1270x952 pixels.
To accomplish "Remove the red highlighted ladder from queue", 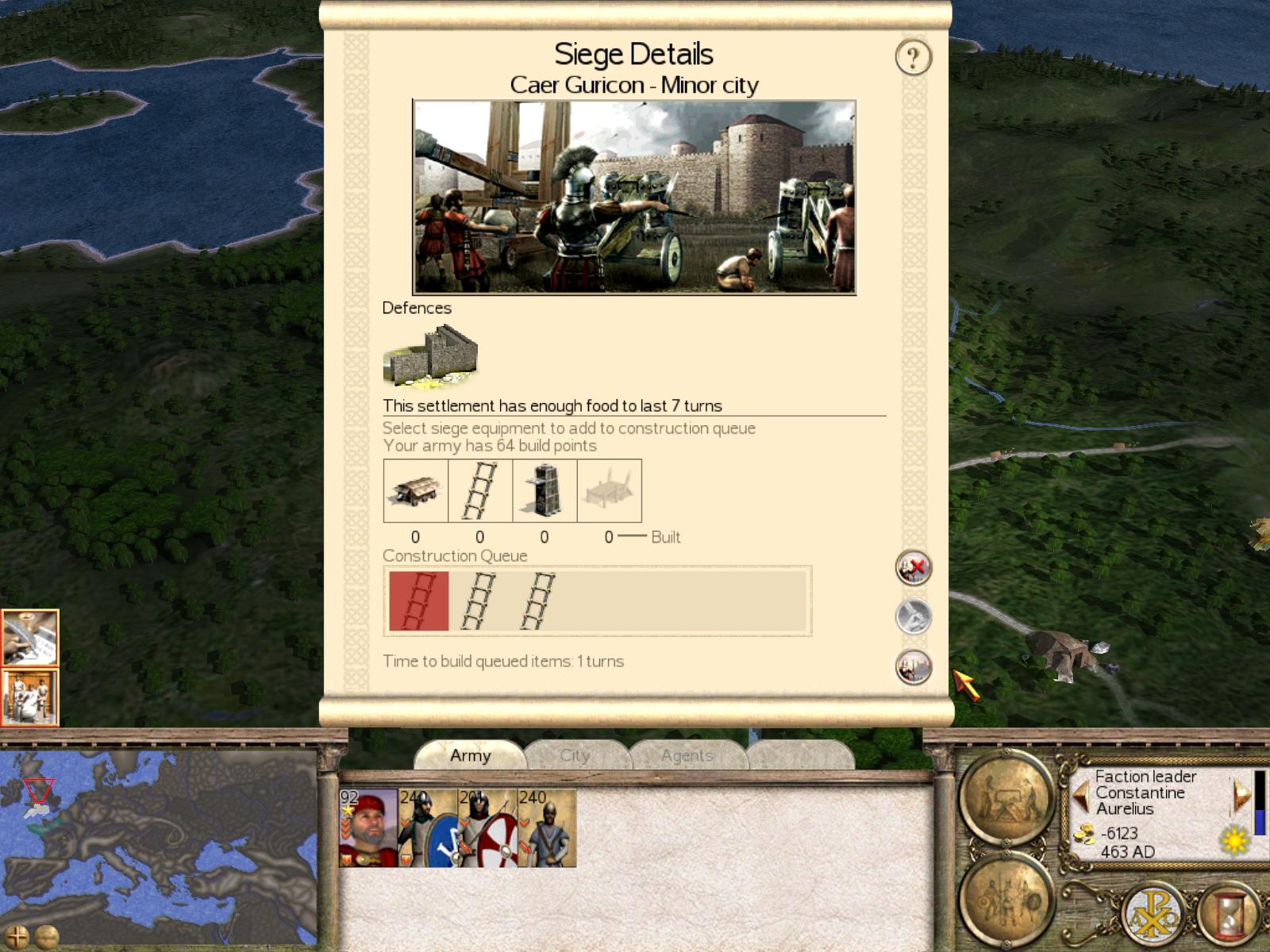I will pyautogui.click(x=418, y=601).
